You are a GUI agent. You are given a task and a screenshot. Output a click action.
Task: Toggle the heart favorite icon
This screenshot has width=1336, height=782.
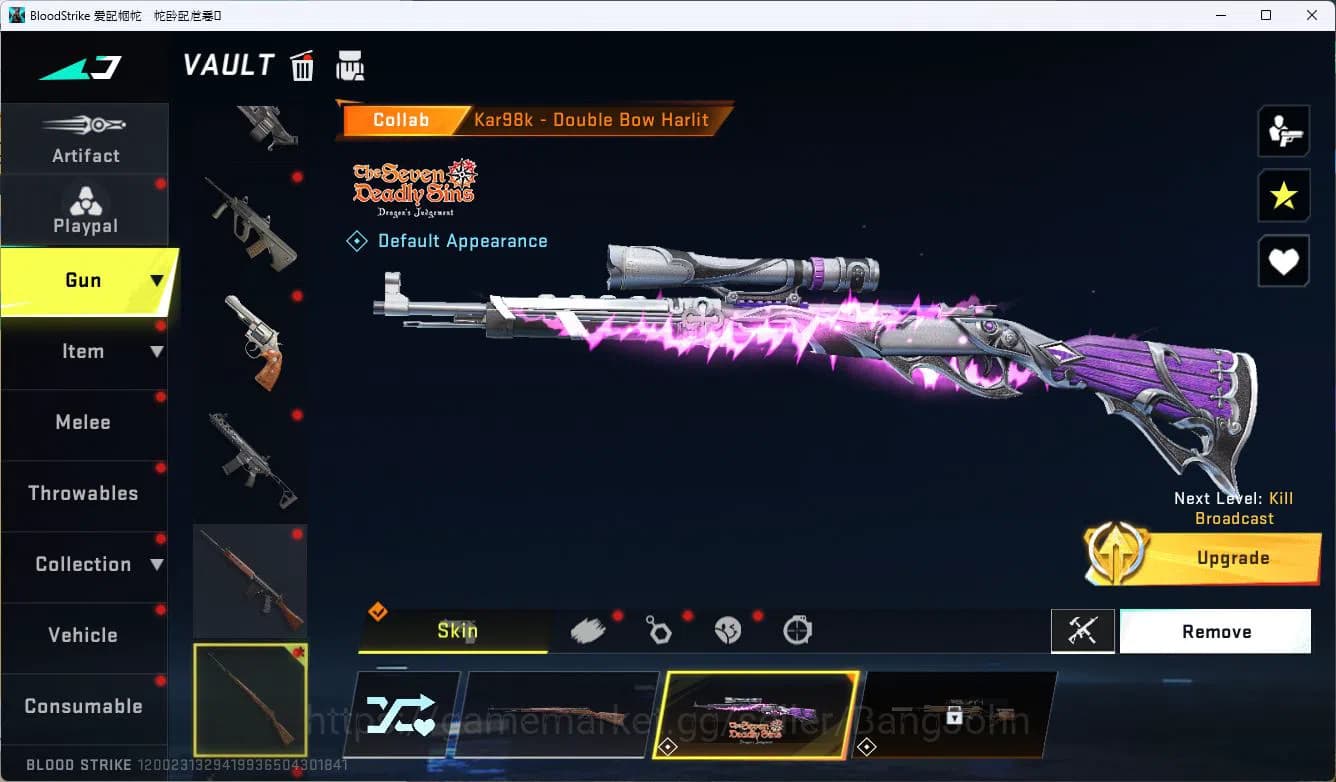click(1283, 261)
